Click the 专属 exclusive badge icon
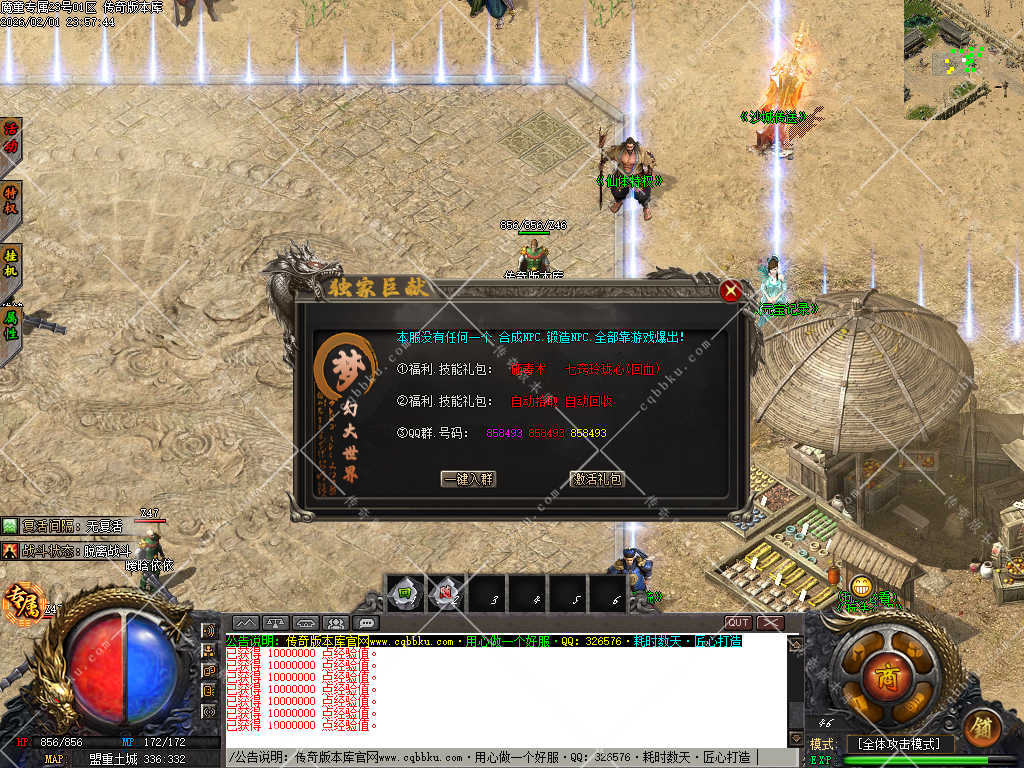This screenshot has height=768, width=1024. click(x=19, y=603)
